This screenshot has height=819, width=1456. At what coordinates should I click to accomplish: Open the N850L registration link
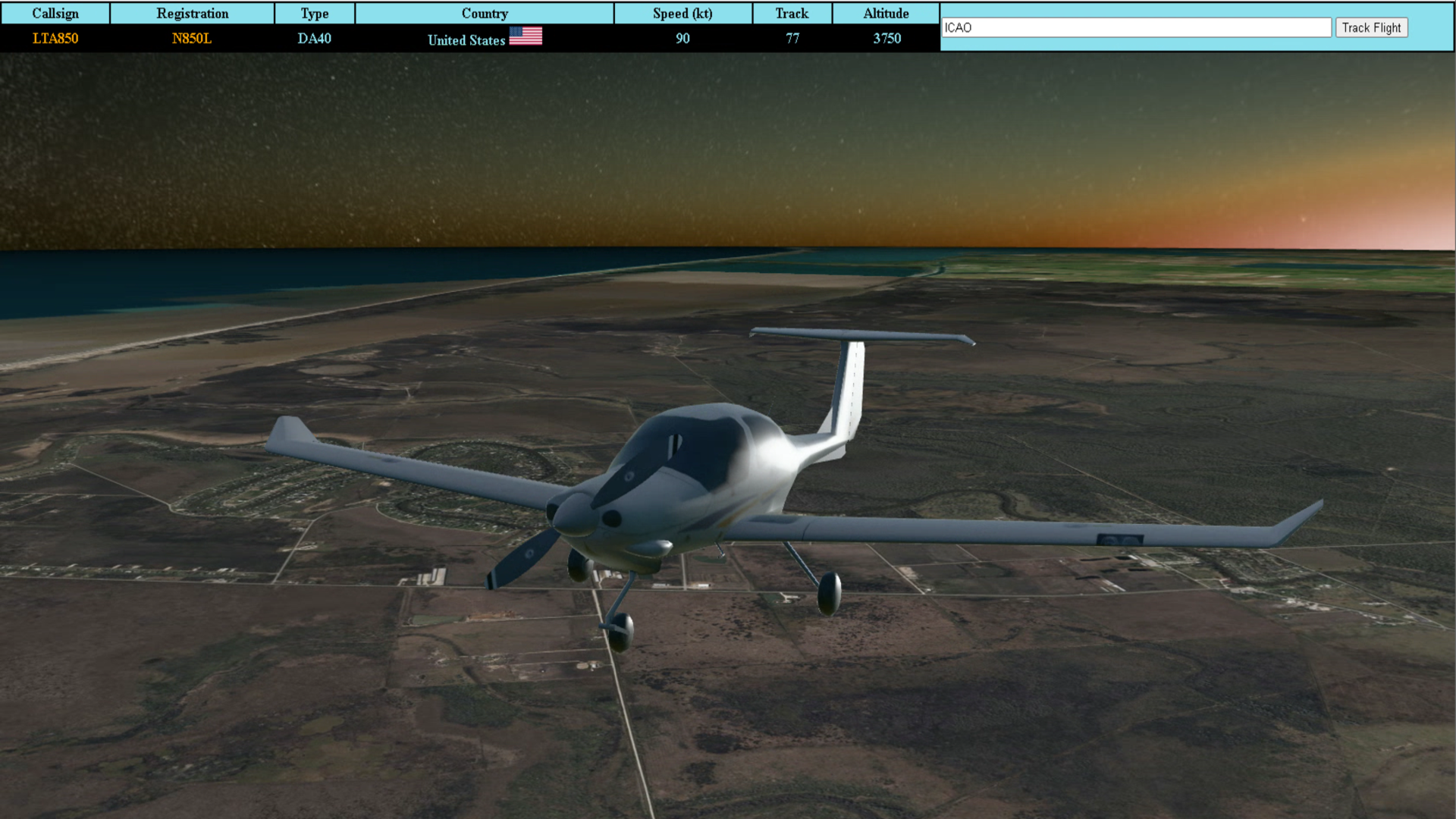[x=192, y=39]
